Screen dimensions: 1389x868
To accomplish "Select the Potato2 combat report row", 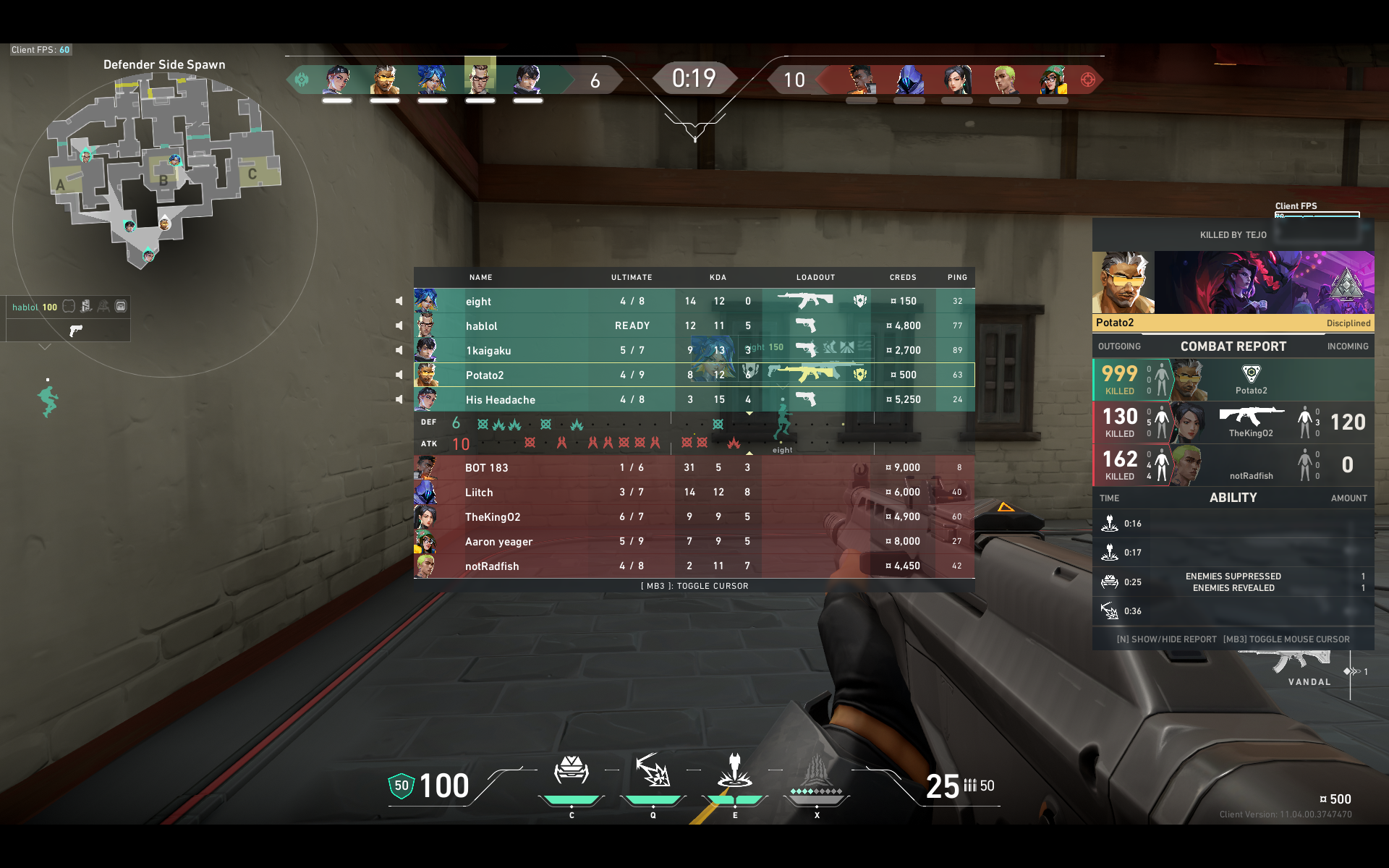I will pyautogui.click(x=1233, y=380).
